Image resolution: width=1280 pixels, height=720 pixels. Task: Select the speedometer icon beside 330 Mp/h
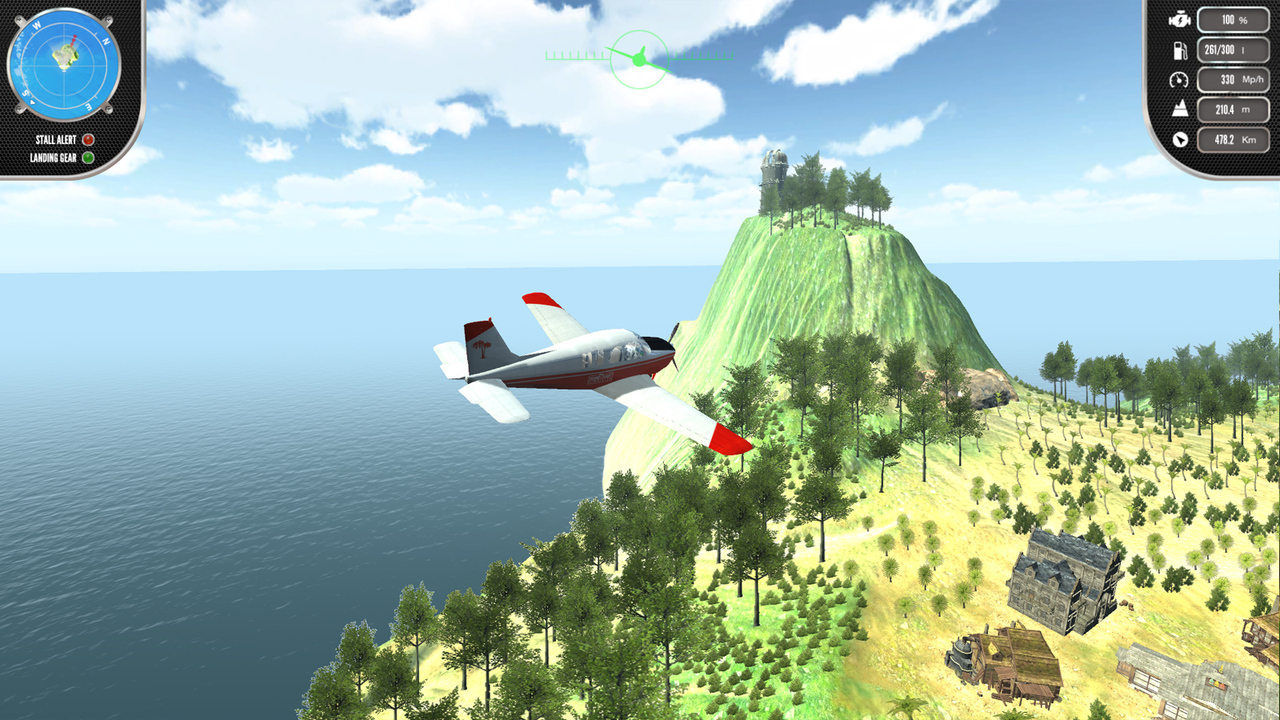[1180, 78]
